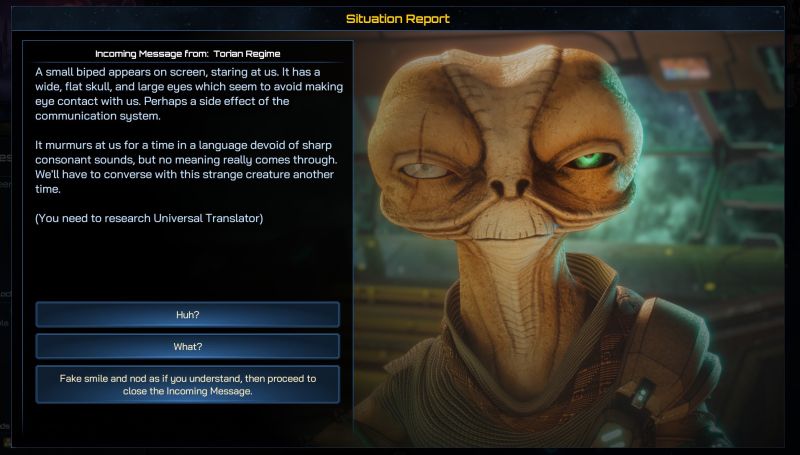Pick the fake smile and nod option
The image size is (800, 455).
187,384
